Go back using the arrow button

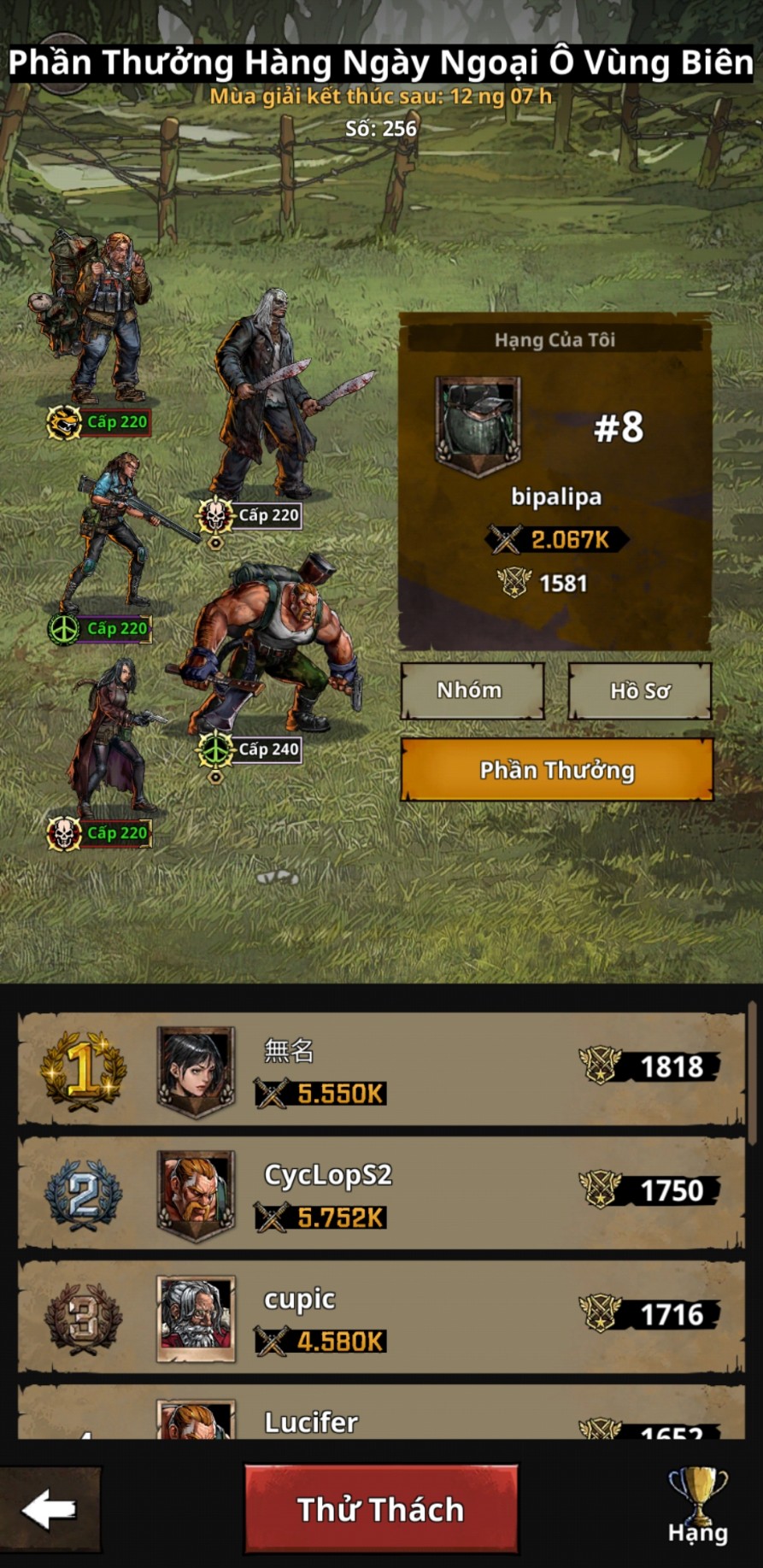pos(50,1509)
